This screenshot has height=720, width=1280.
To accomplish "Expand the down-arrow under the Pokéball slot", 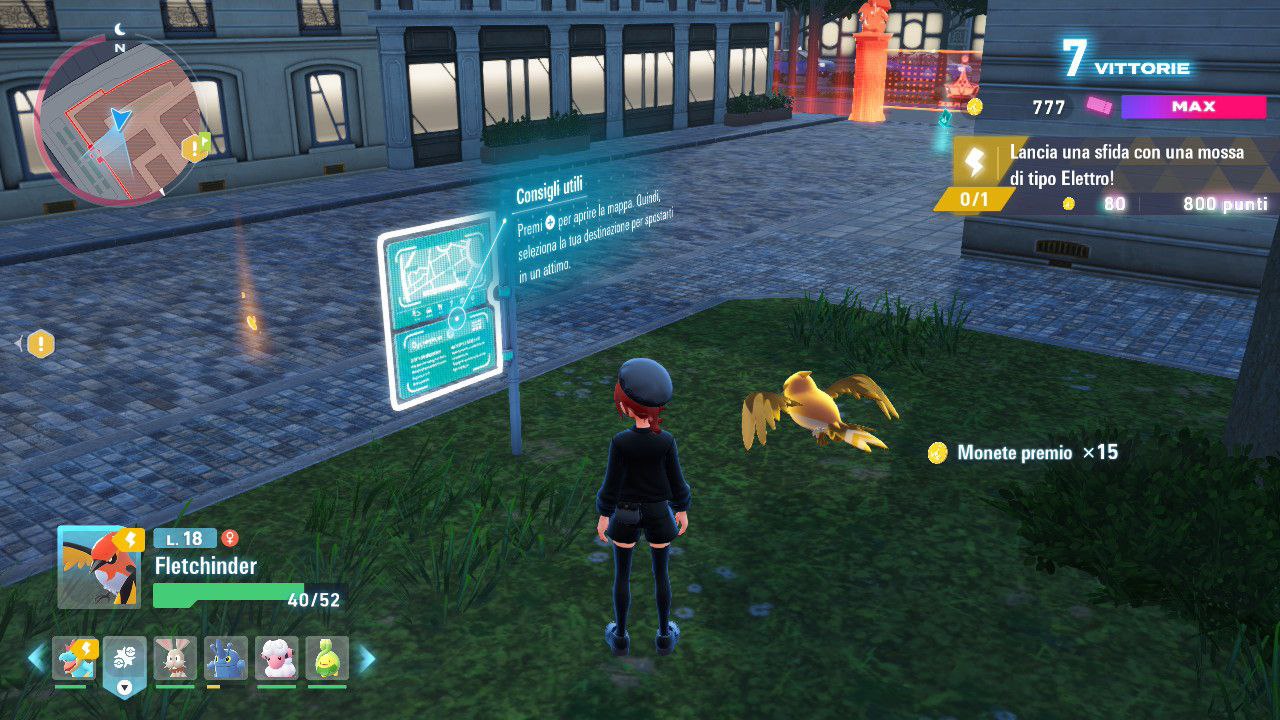I will tap(124, 687).
